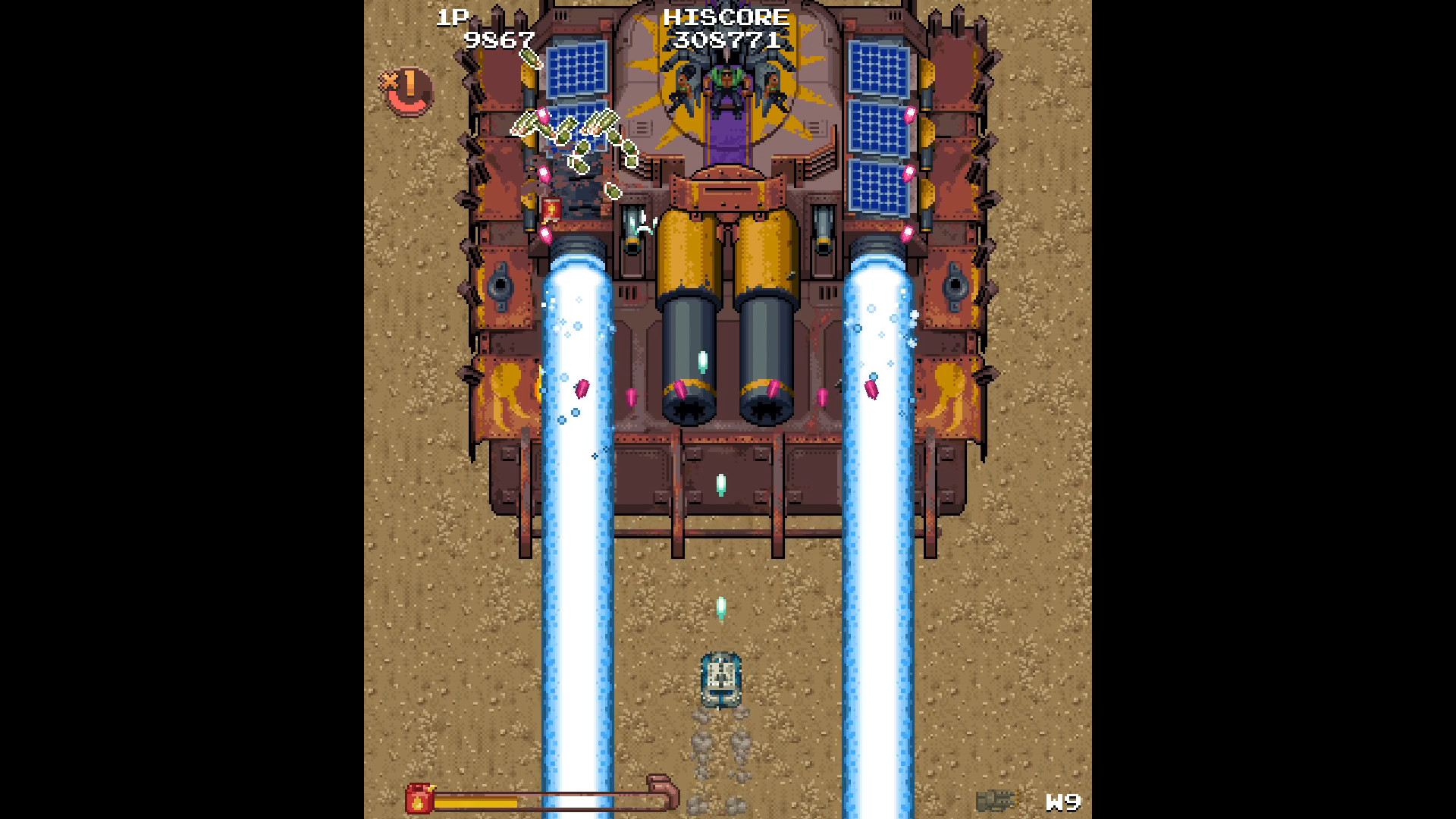The width and height of the screenshot is (1456, 819).
Task: Click the 1P score label
Action: [x=453, y=17]
